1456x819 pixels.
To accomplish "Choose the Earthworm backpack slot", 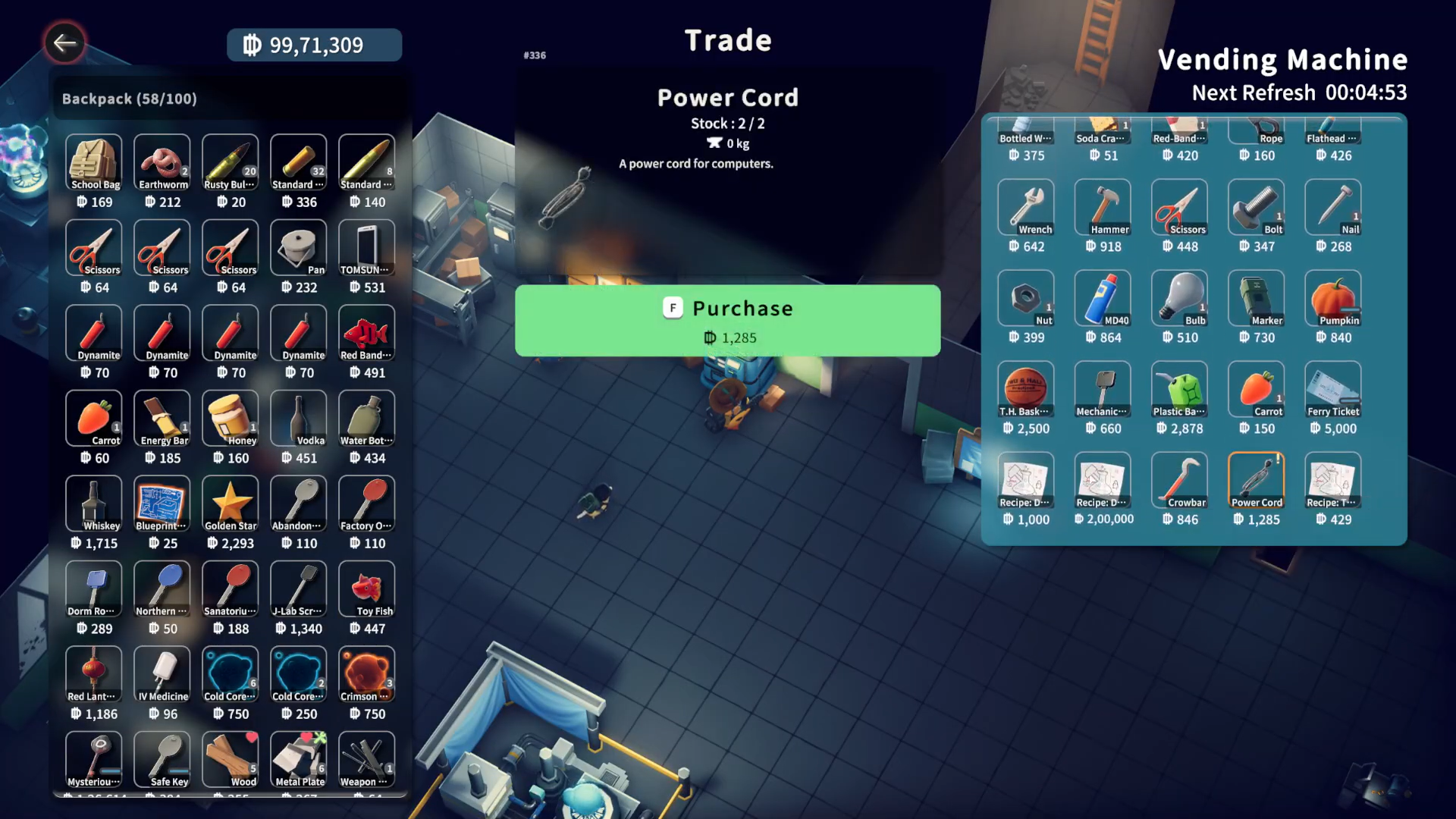I will (x=162, y=163).
